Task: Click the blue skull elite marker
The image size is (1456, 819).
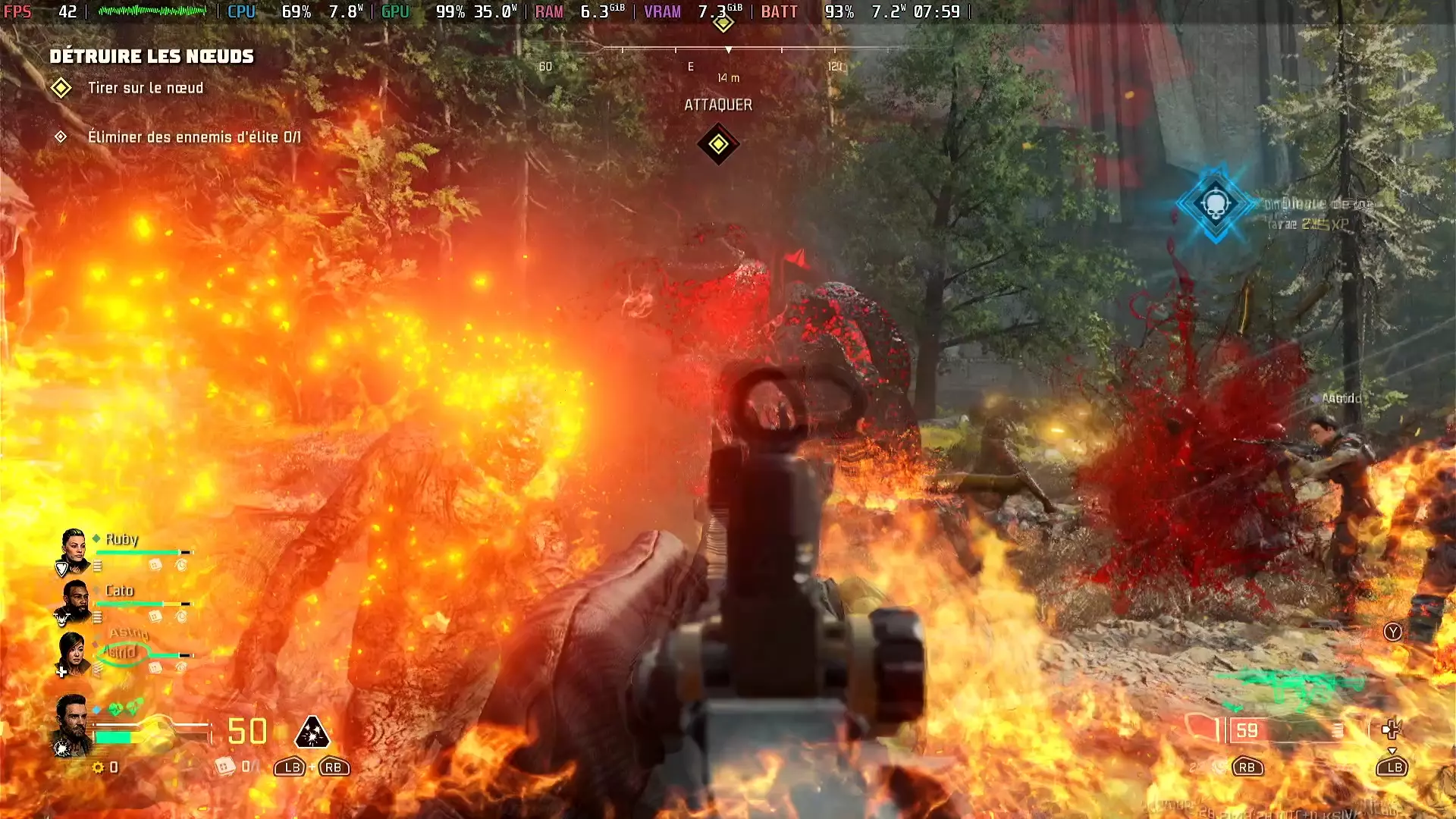Action: (1216, 203)
